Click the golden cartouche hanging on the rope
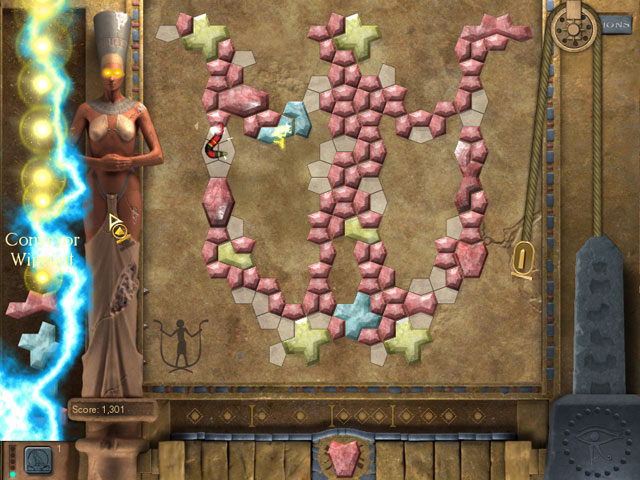 [522, 260]
